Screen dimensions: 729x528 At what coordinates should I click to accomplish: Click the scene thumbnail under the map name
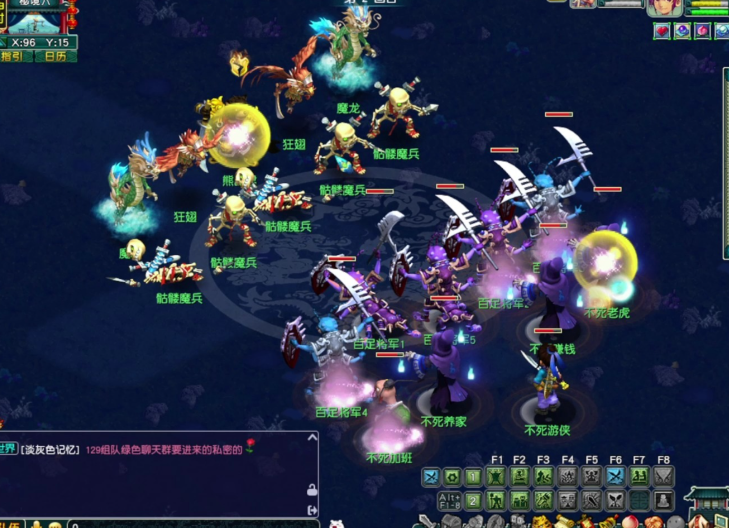(36, 26)
